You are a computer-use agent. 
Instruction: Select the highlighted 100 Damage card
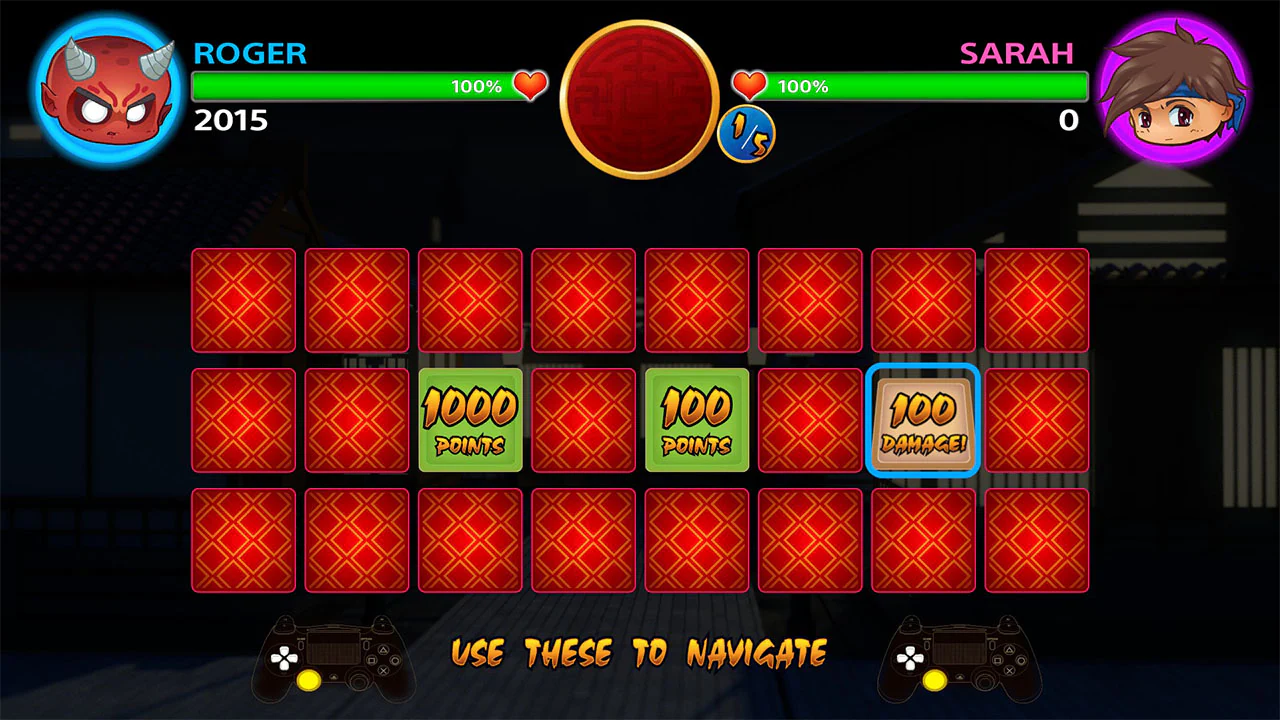point(923,420)
